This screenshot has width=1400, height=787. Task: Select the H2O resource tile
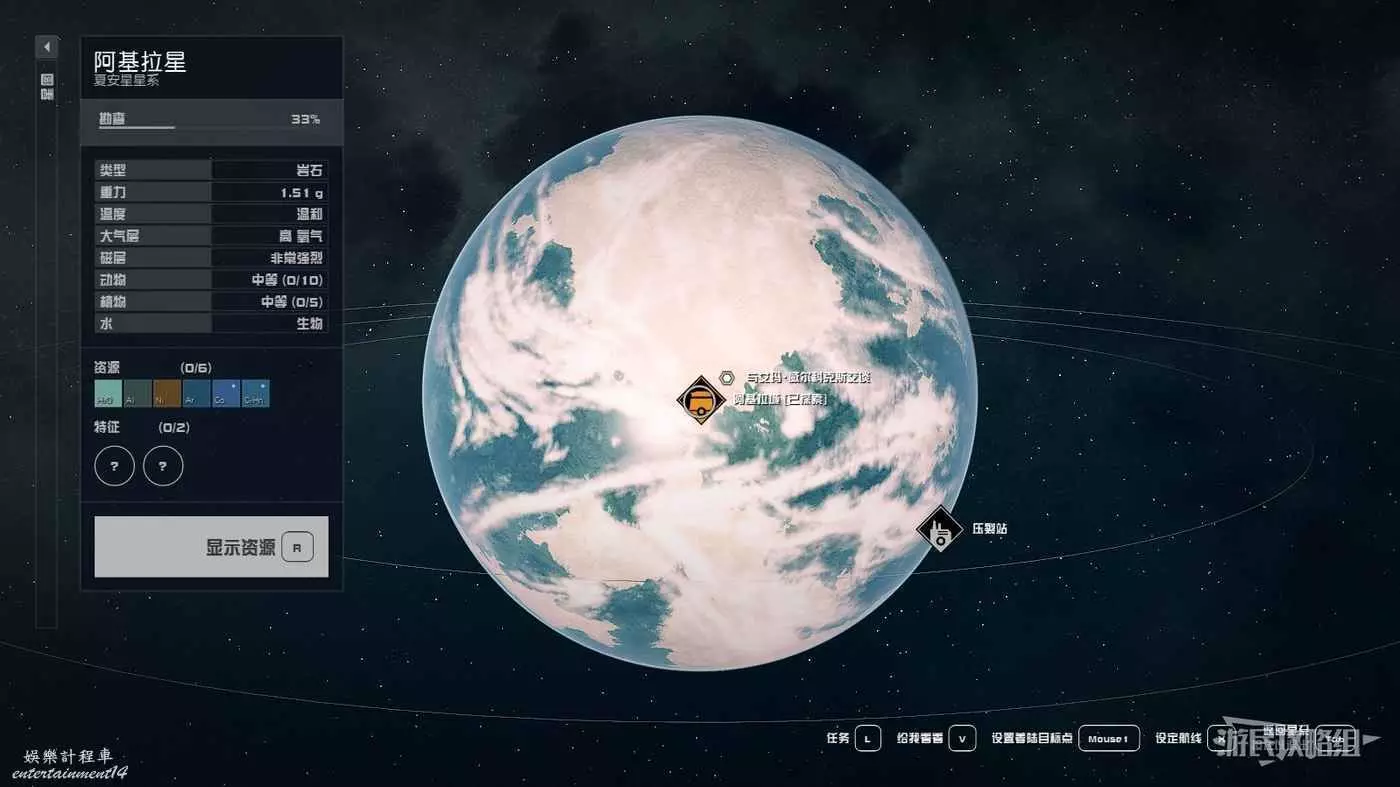coord(108,393)
